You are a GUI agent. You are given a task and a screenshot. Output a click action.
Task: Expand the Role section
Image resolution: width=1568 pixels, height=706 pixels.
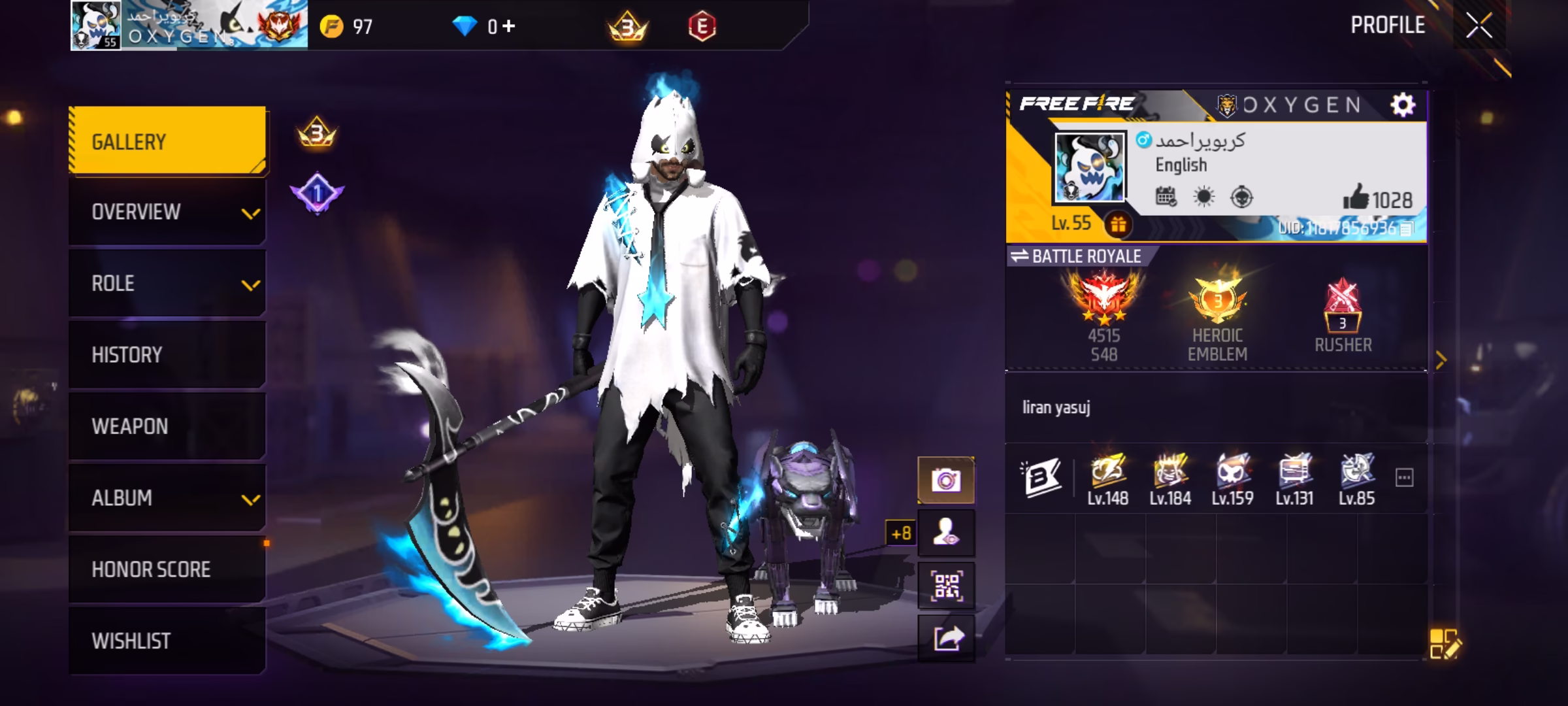tap(167, 283)
